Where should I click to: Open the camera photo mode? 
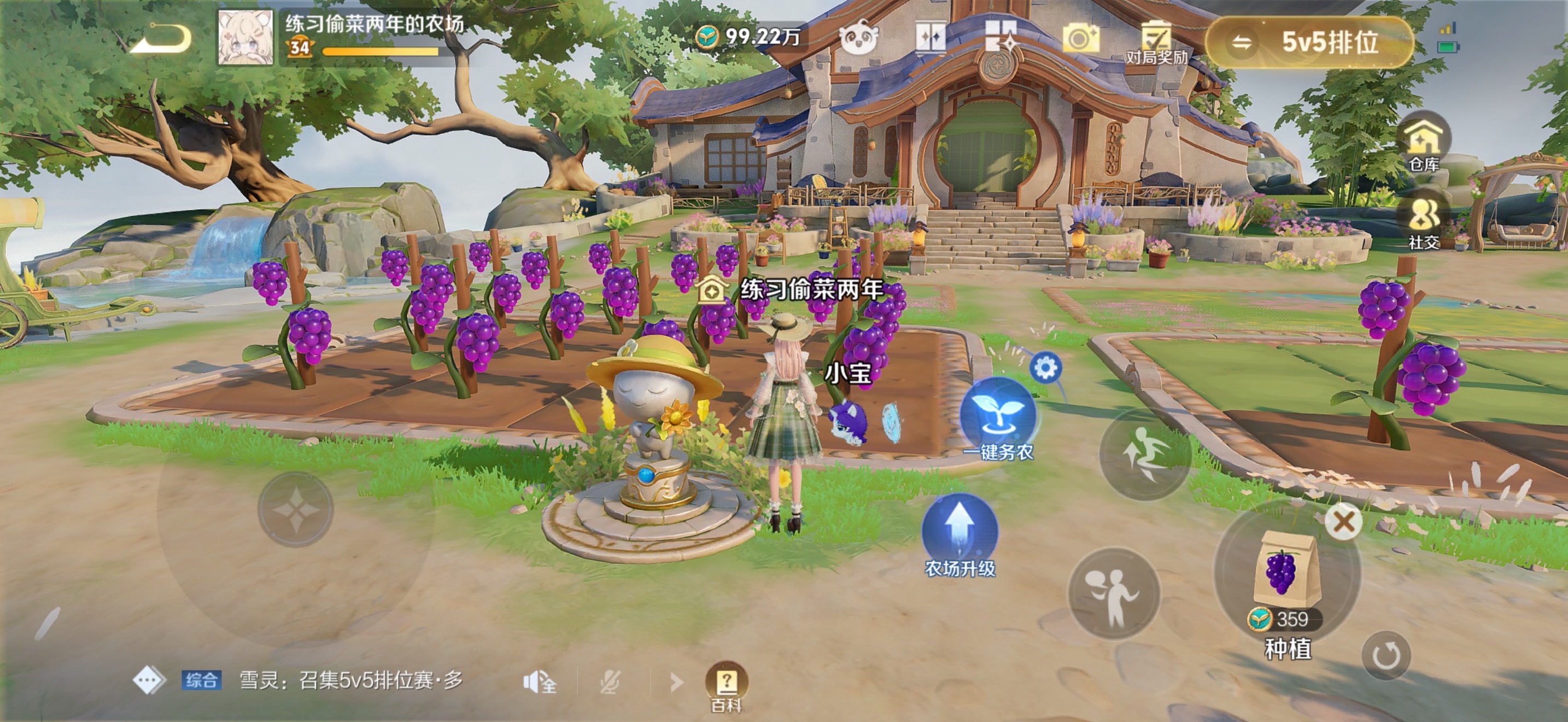click(1080, 39)
